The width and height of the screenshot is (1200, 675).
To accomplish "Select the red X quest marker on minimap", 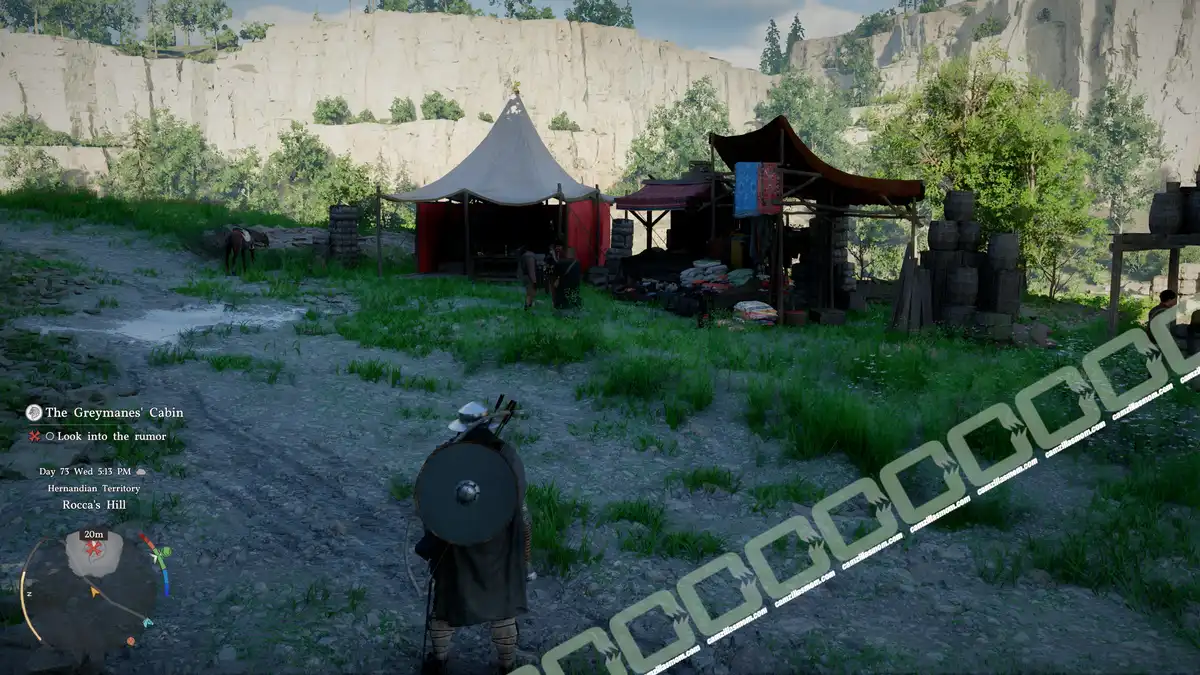I will click(x=94, y=549).
